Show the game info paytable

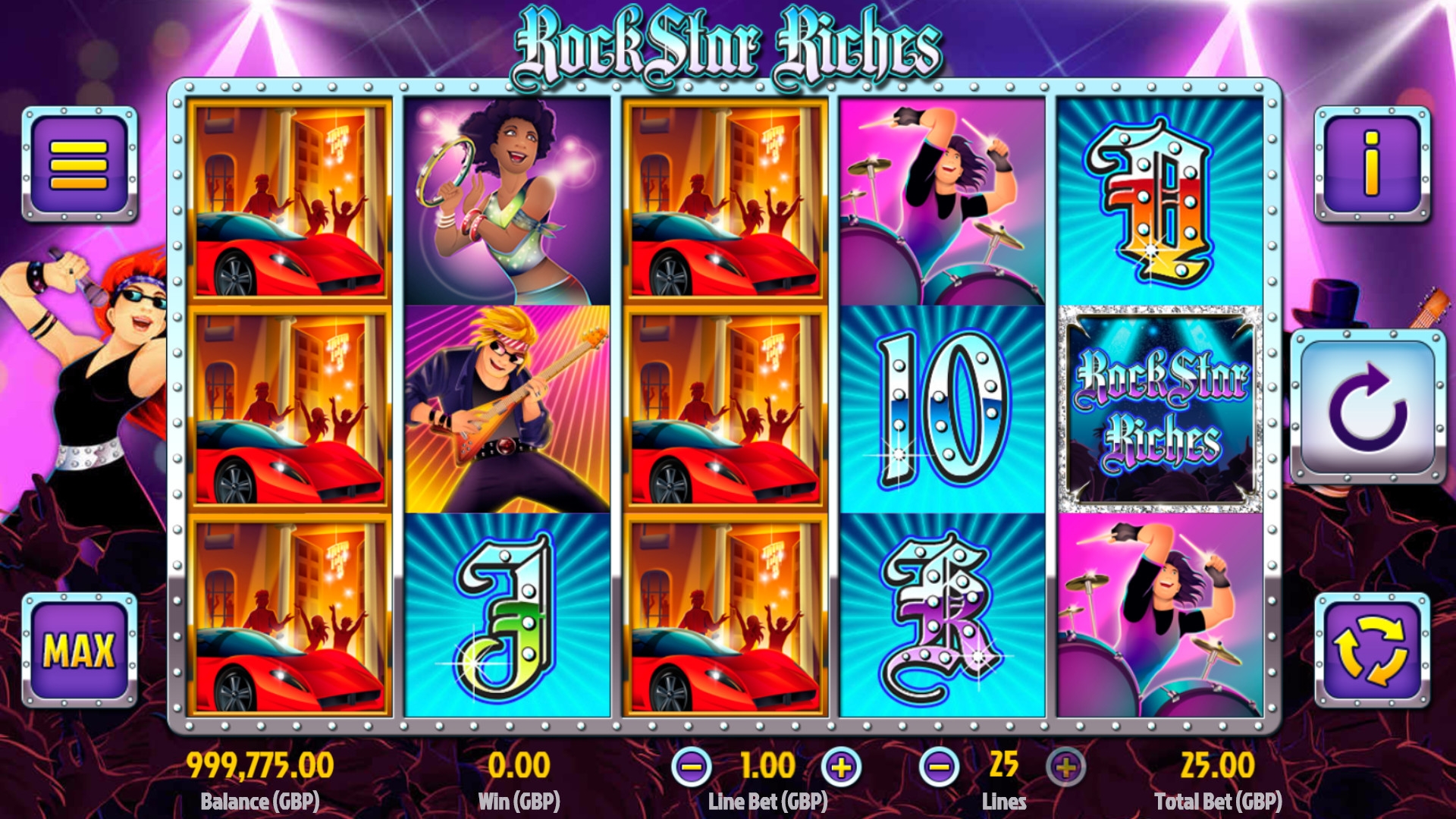click(x=1372, y=164)
